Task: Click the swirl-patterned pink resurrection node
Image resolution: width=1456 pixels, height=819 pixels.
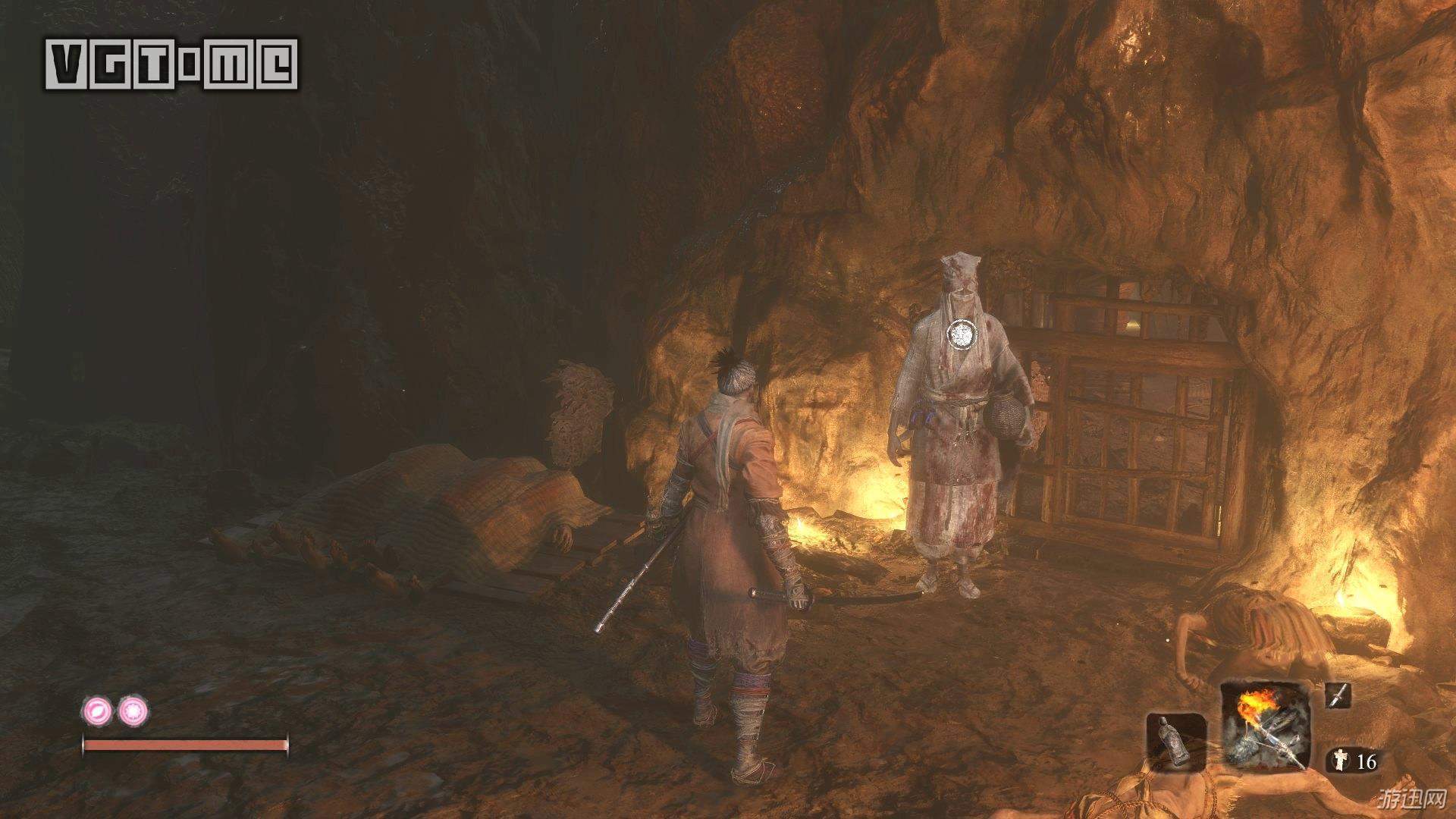Action: [x=98, y=711]
